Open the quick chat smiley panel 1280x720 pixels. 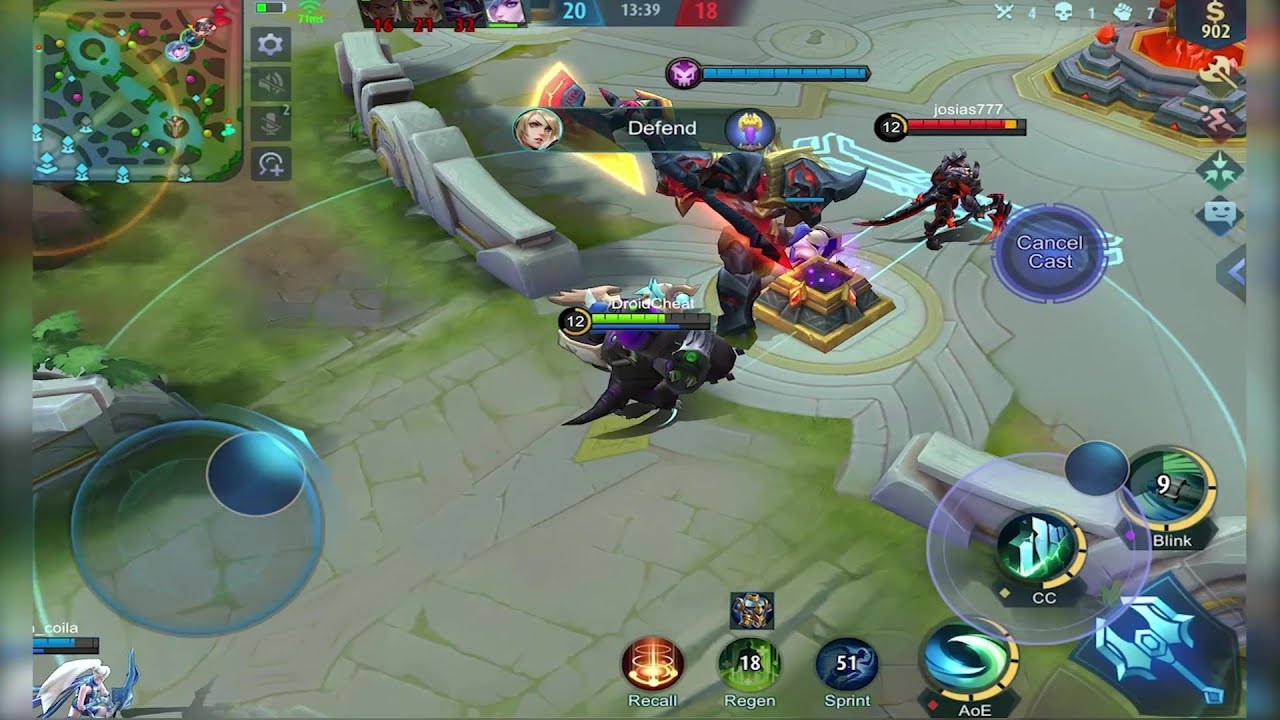coord(1220,211)
